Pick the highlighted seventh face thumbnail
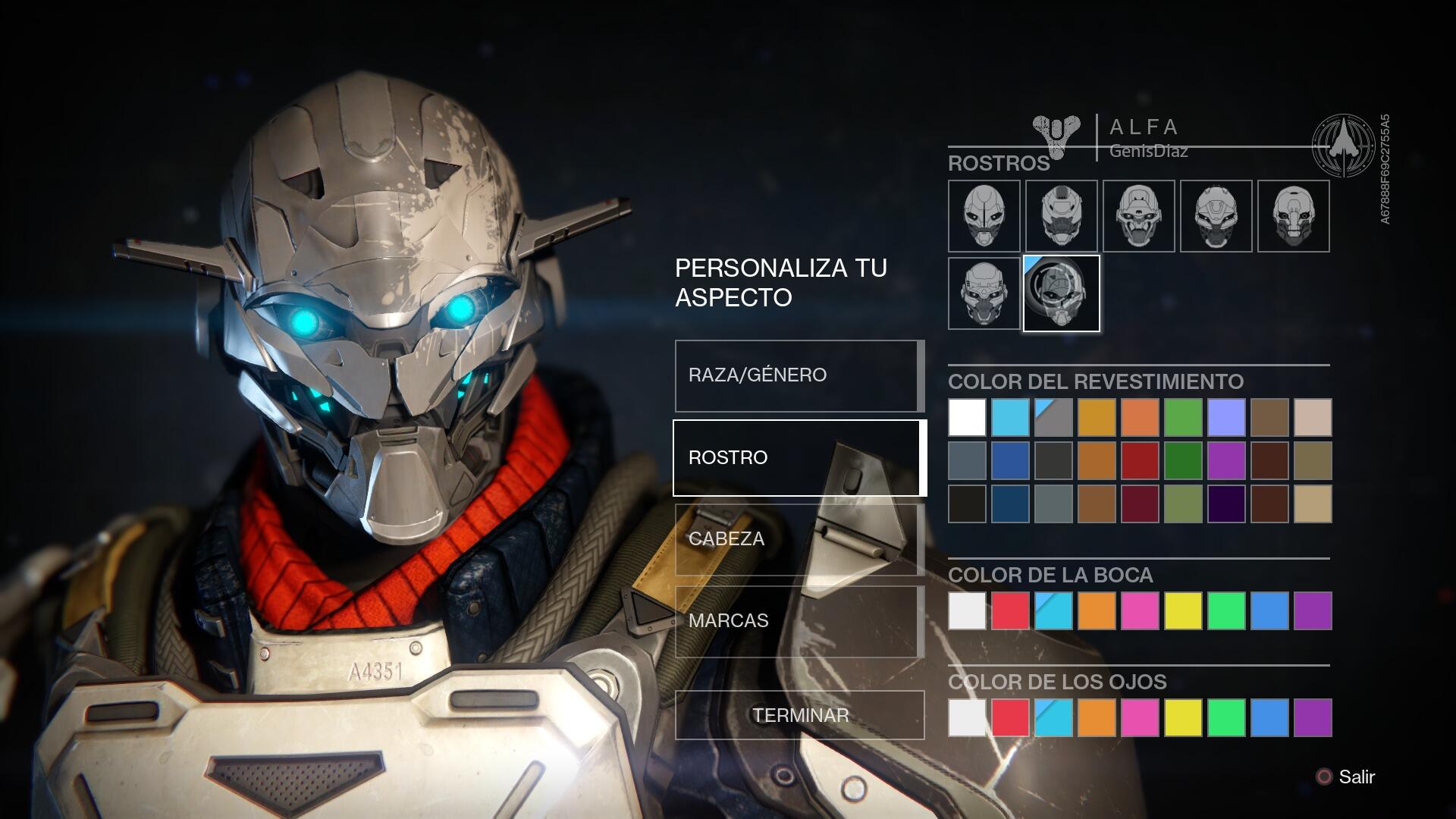The image size is (1456, 819). [1061, 293]
